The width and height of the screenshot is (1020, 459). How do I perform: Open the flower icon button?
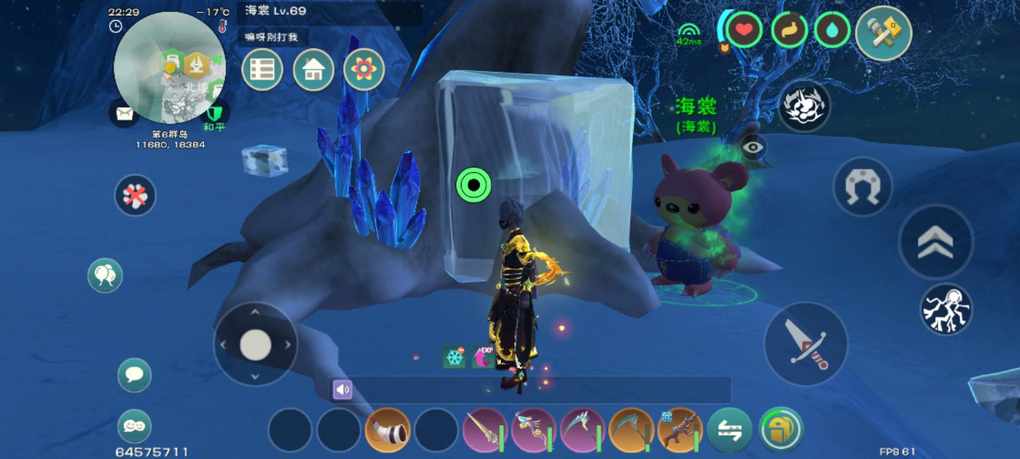pos(364,70)
